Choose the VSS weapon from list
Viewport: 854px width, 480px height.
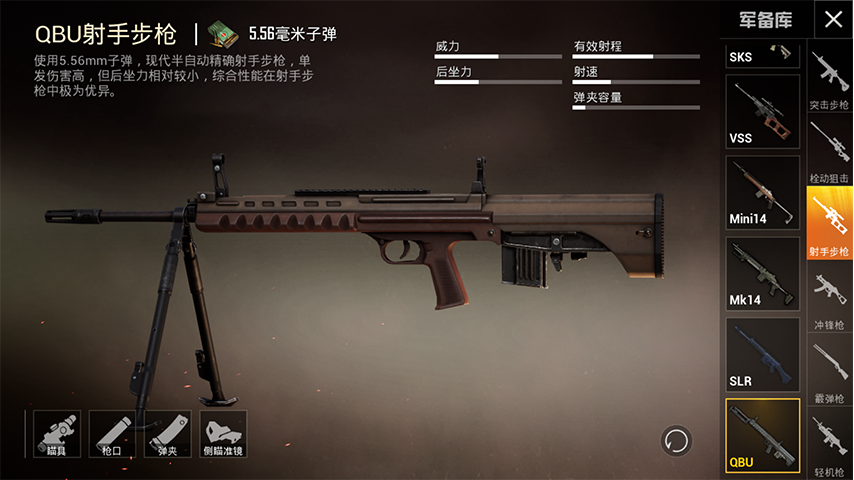pyautogui.click(x=762, y=111)
